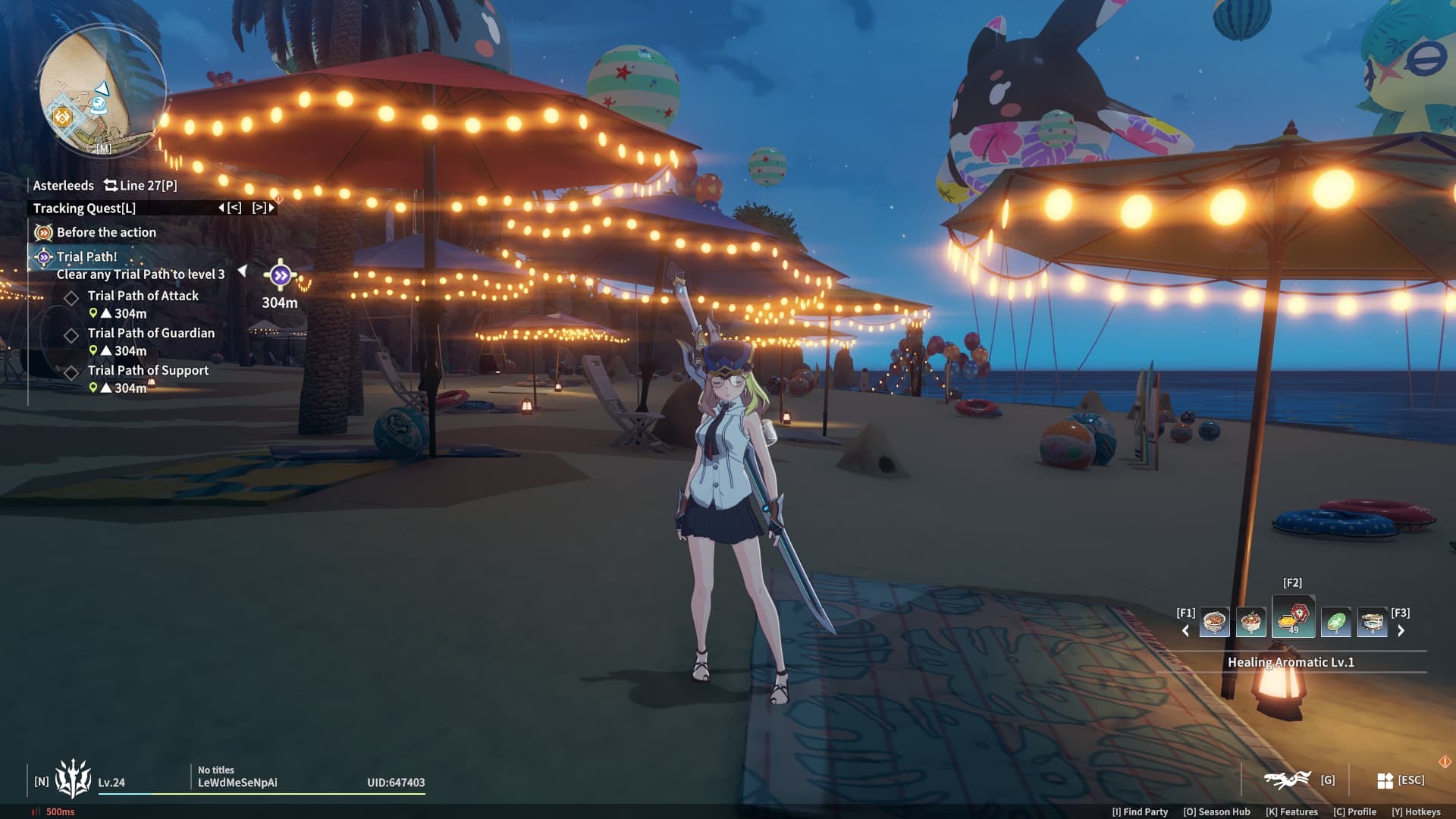1456x819 pixels.
Task: Open the main menu grid icon
Action: [1385, 780]
